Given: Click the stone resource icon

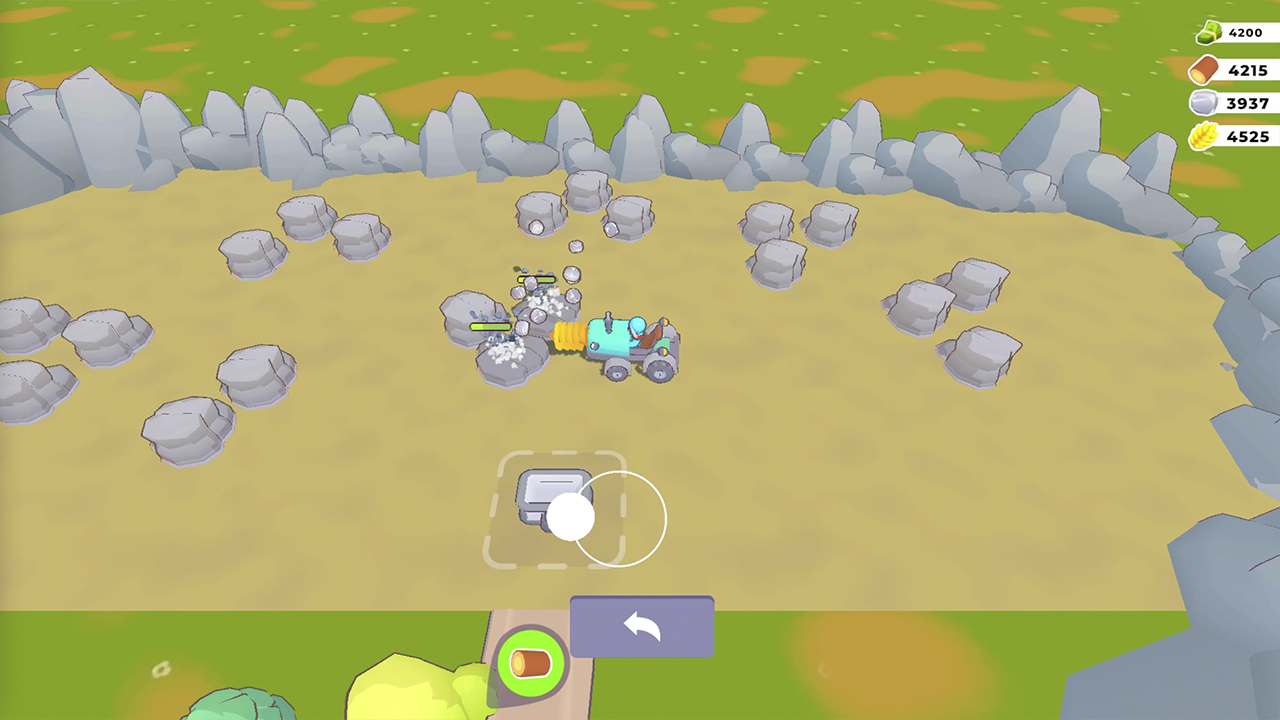Looking at the screenshot, I should 1205,103.
